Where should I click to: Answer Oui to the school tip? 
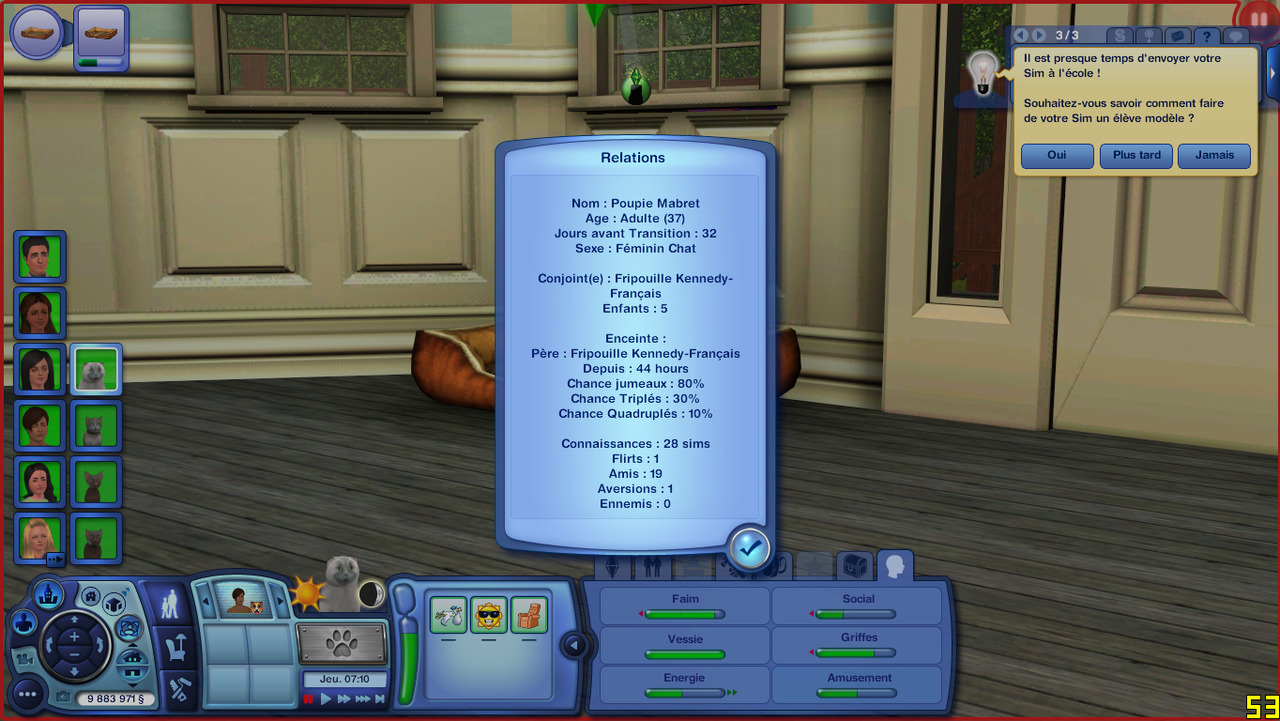[1057, 155]
